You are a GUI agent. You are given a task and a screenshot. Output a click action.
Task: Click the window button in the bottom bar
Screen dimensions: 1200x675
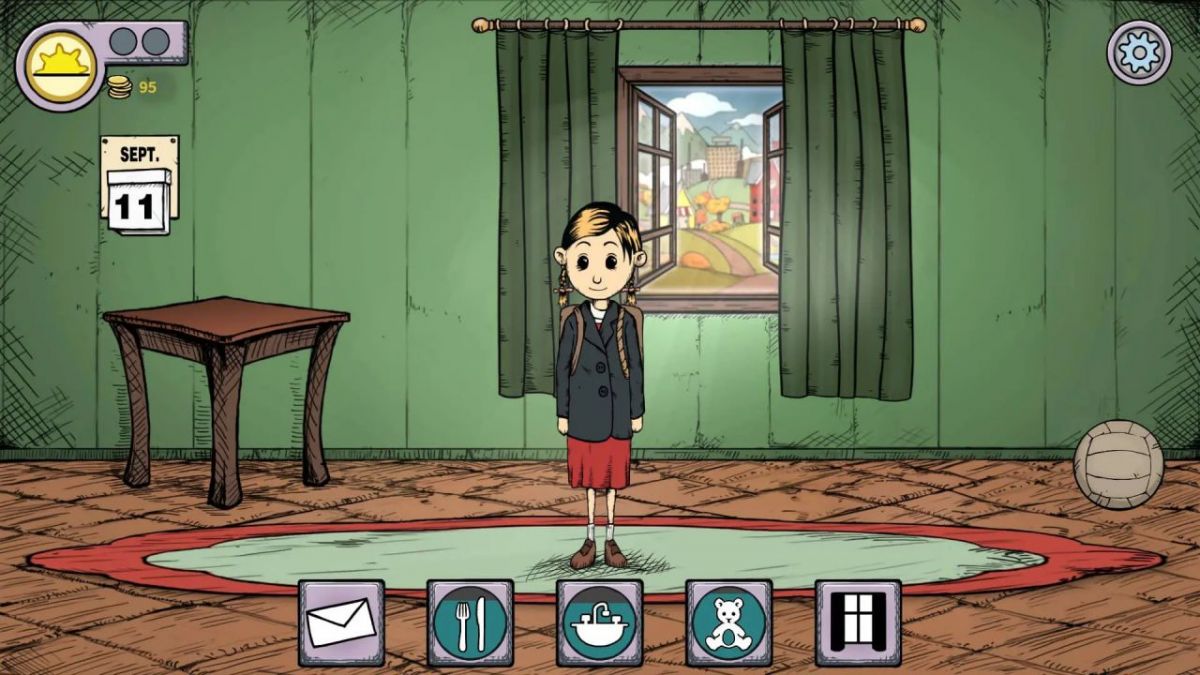tap(857, 622)
